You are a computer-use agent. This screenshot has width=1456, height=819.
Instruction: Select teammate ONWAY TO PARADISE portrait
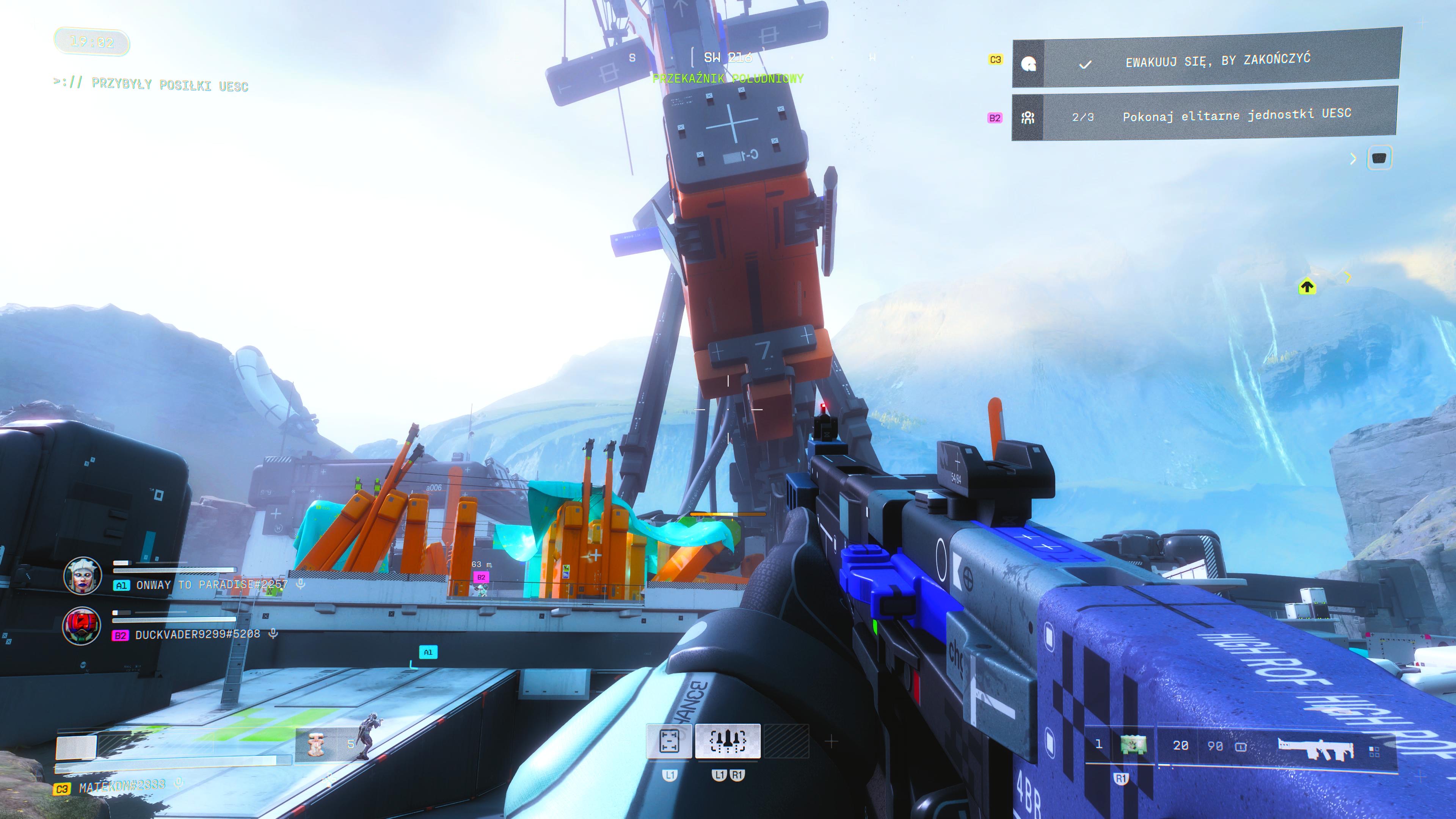83,576
